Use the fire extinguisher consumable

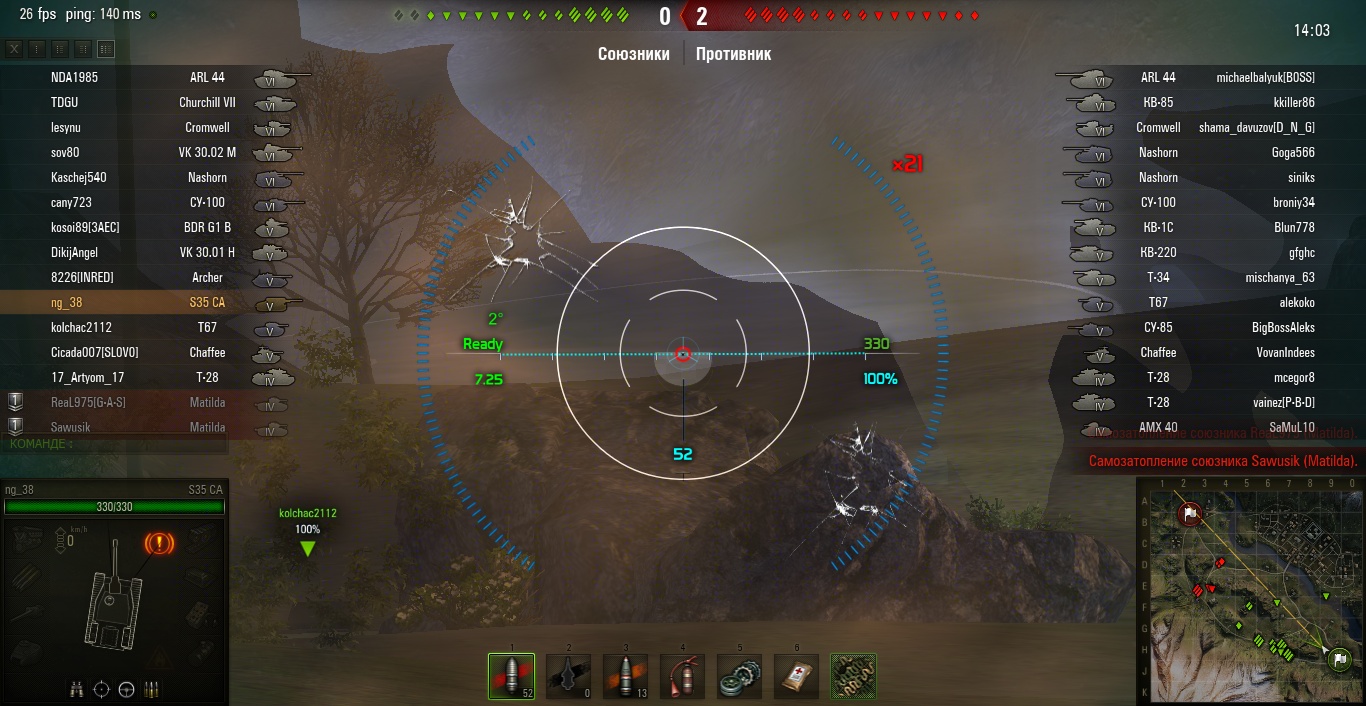(682, 676)
